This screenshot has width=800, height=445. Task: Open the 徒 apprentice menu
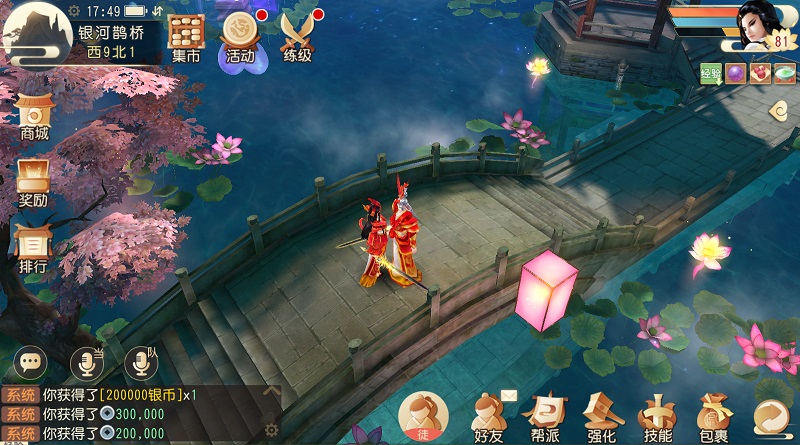point(423,417)
